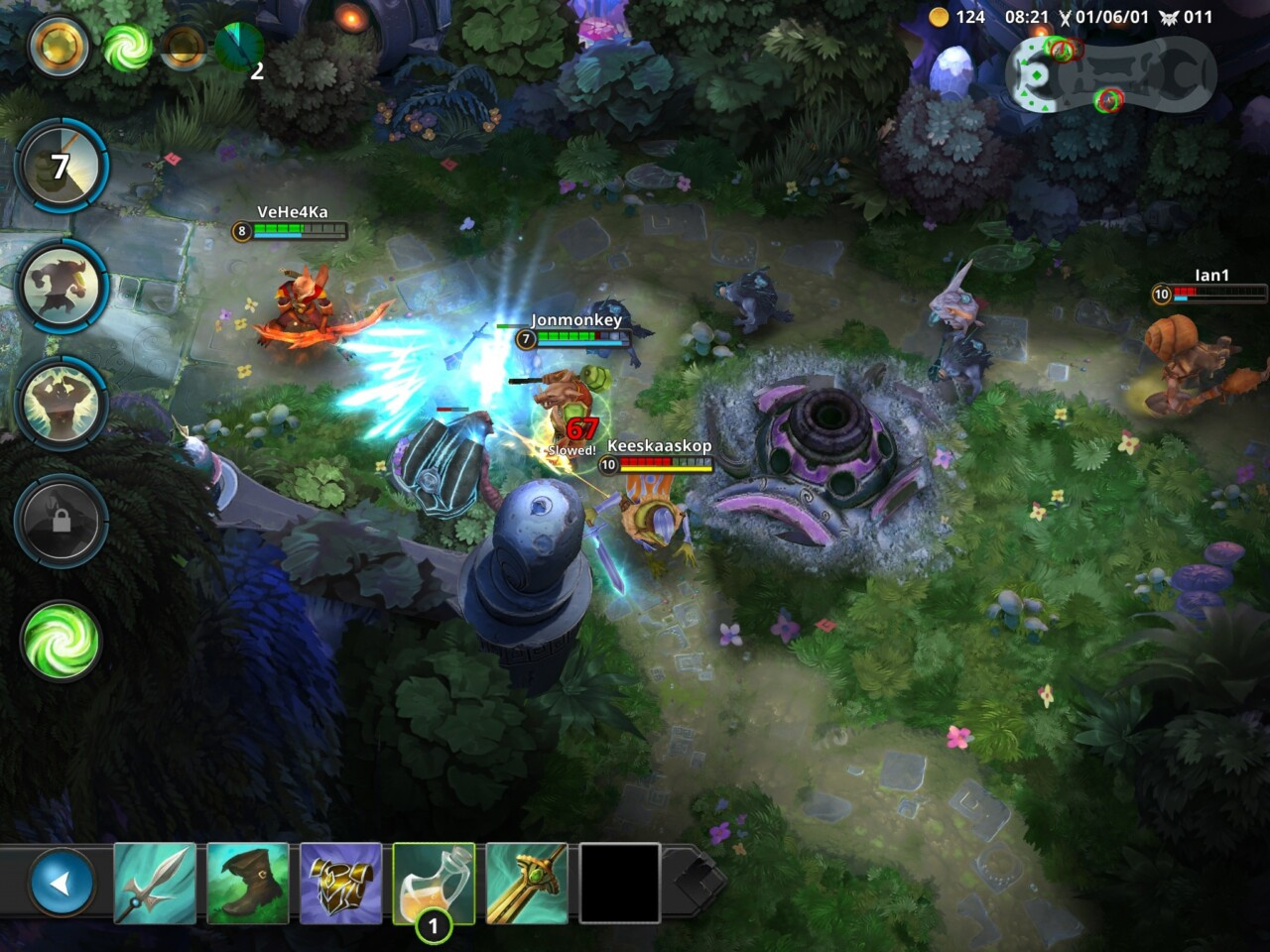Click the locked ability with padlock

pyautogui.click(x=62, y=522)
